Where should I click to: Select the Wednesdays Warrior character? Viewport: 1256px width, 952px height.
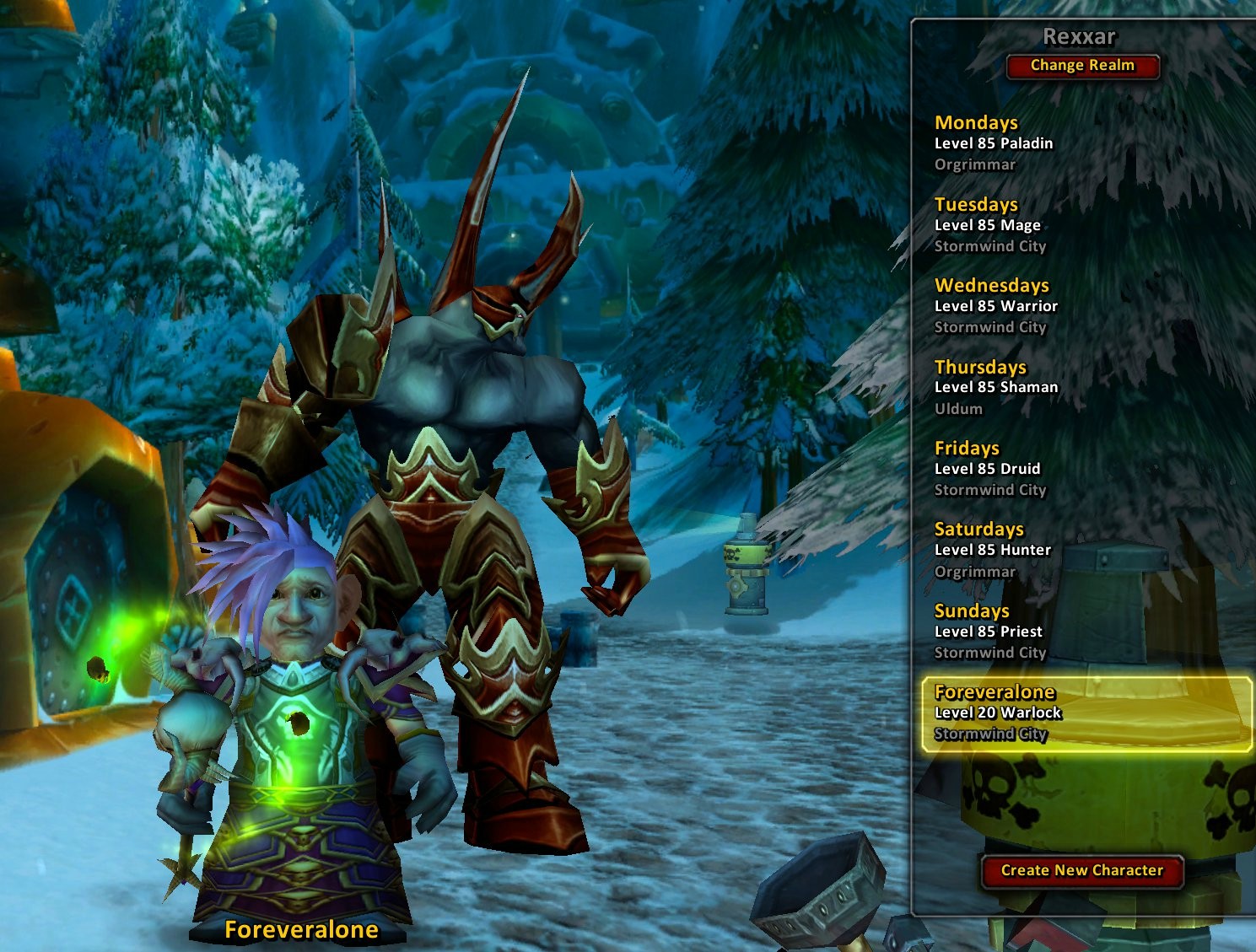point(995,306)
